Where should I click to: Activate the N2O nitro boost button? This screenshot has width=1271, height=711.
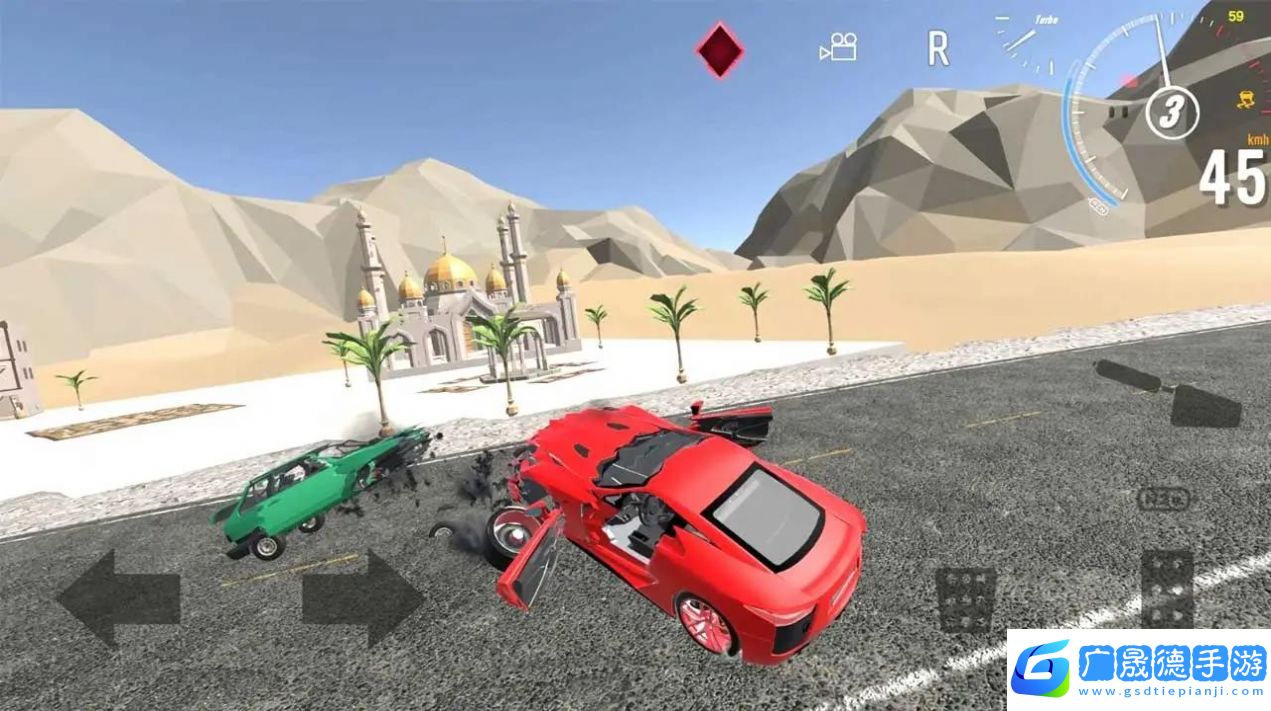click(1165, 498)
